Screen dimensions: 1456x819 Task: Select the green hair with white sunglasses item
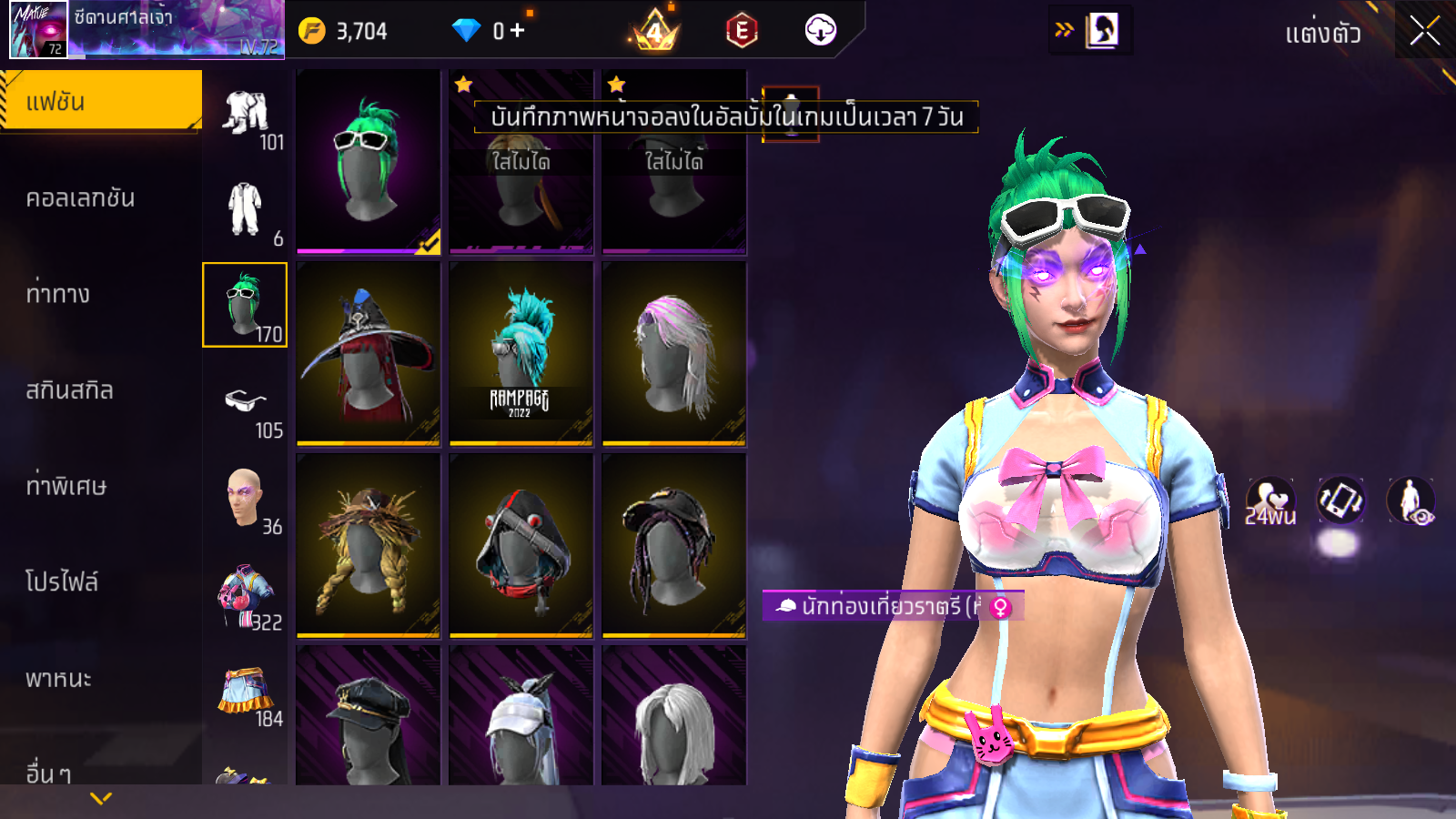368,161
